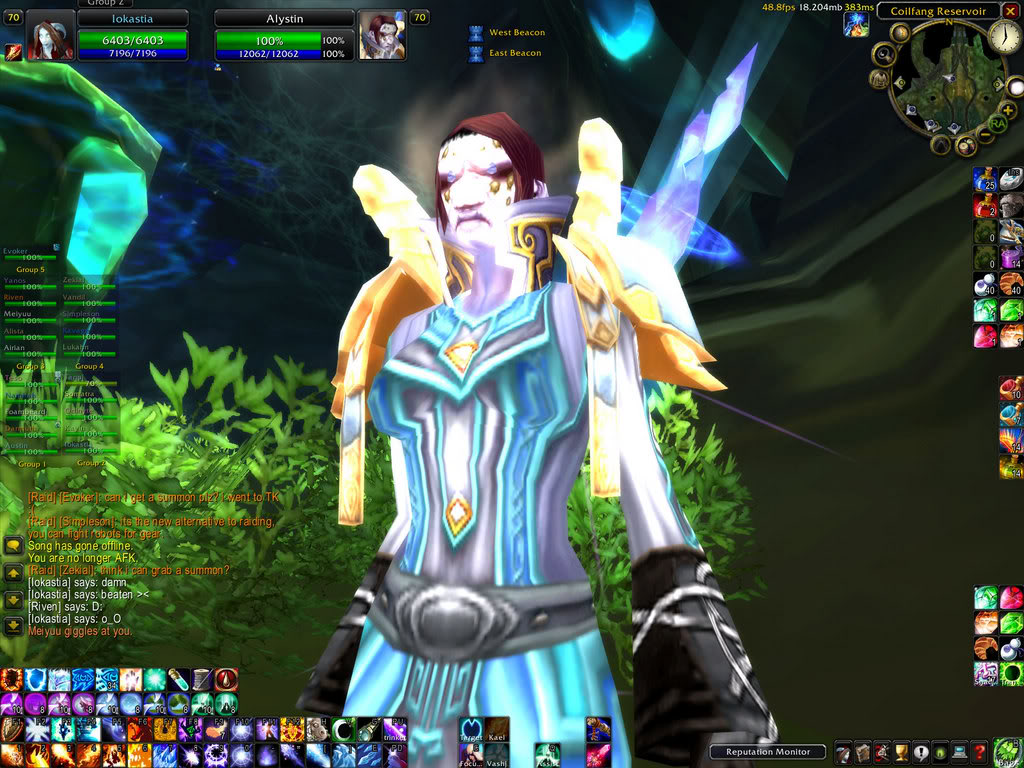Viewport: 1024px width, 768px height.
Task: Open the clock on the minimap
Action: point(1004,38)
